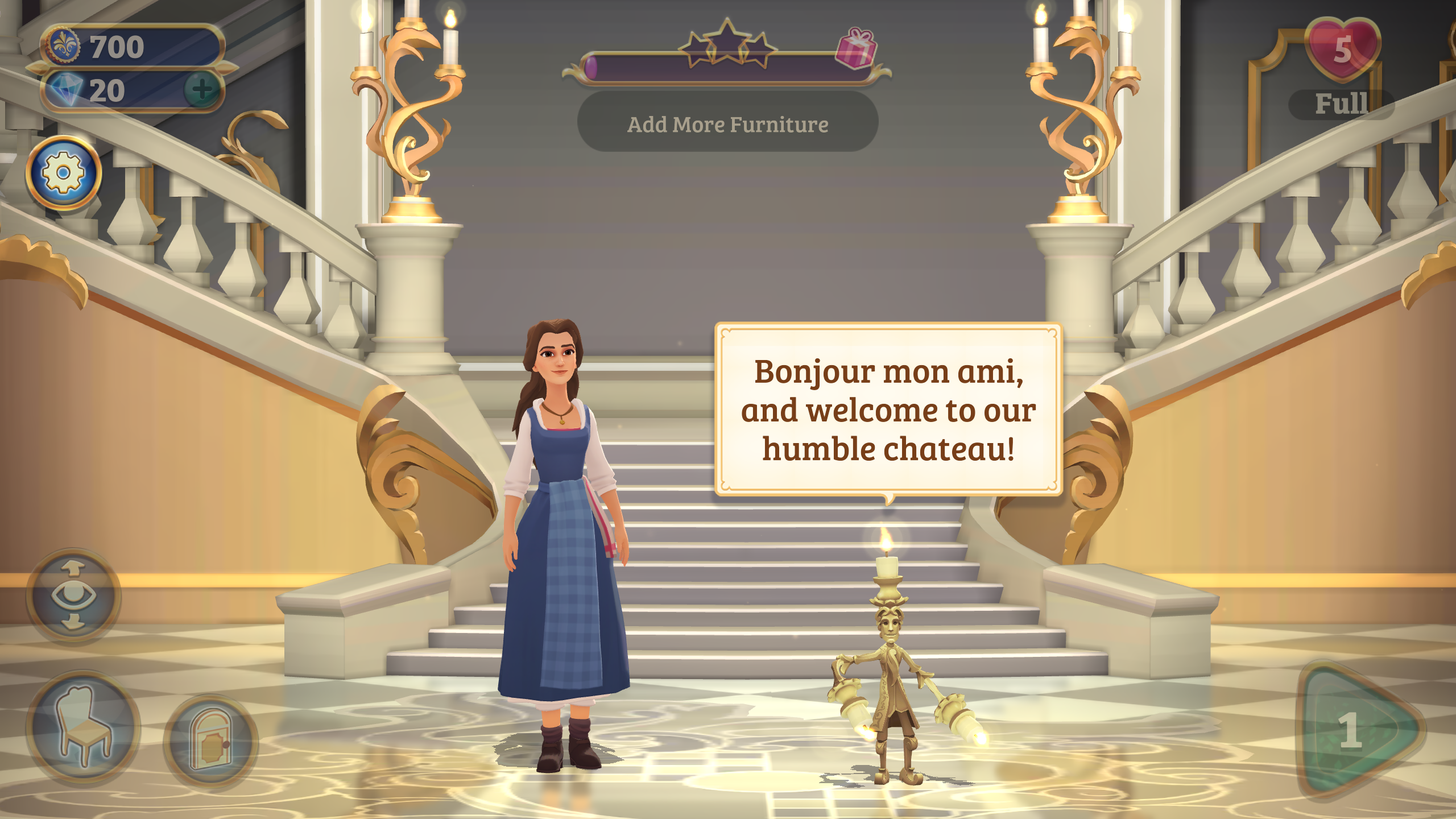Viewport: 1456px width, 819px height.
Task: Tap the pink gift box reward
Action: point(855,48)
